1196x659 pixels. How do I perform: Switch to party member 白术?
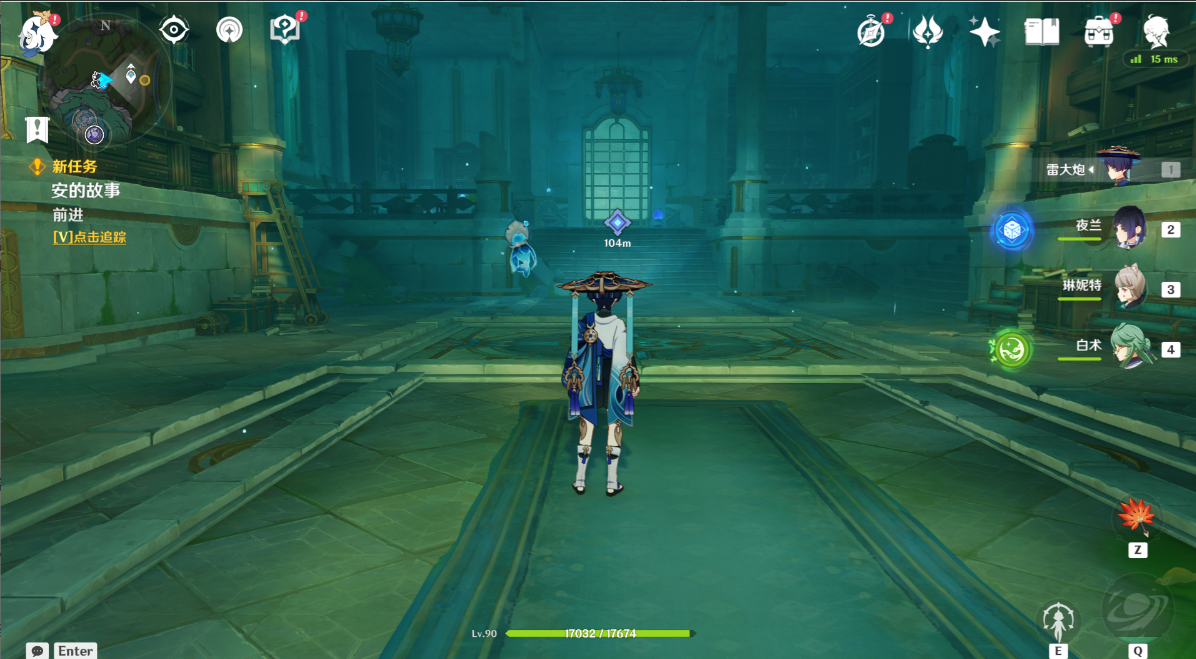[1129, 348]
